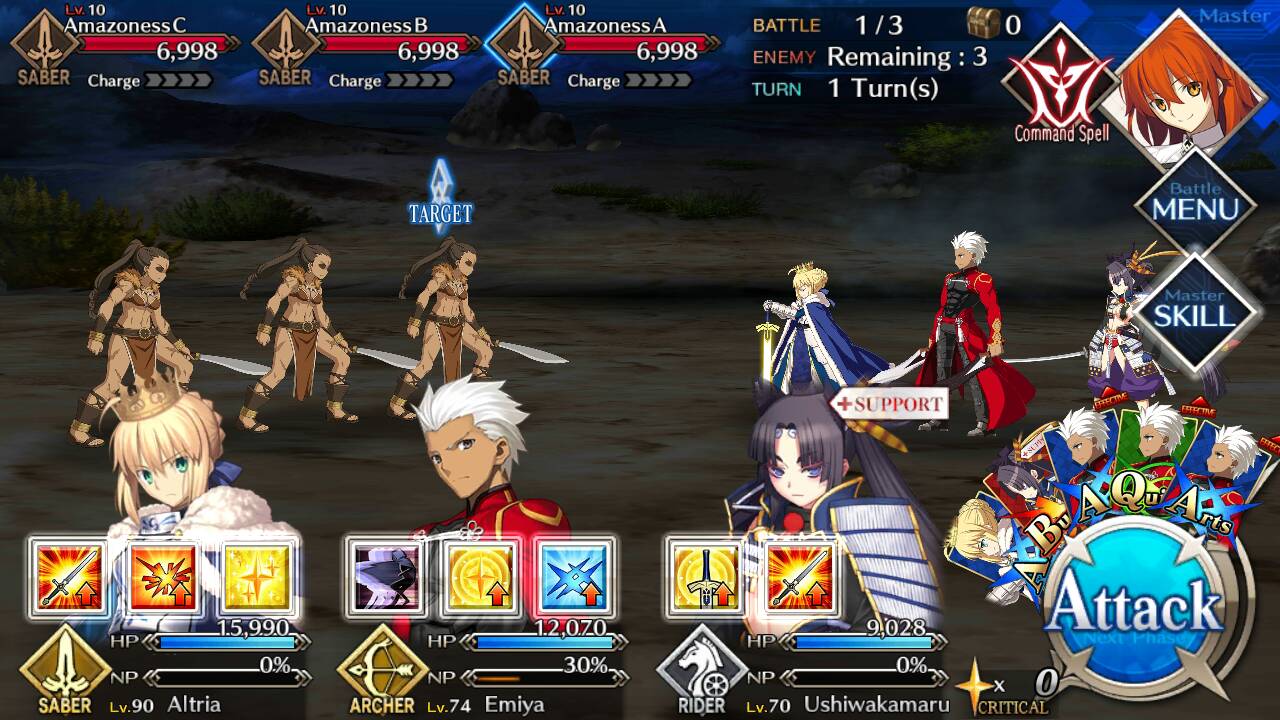
Task: Target the Amazoness C enemy nameplate
Action: [x=130, y=47]
